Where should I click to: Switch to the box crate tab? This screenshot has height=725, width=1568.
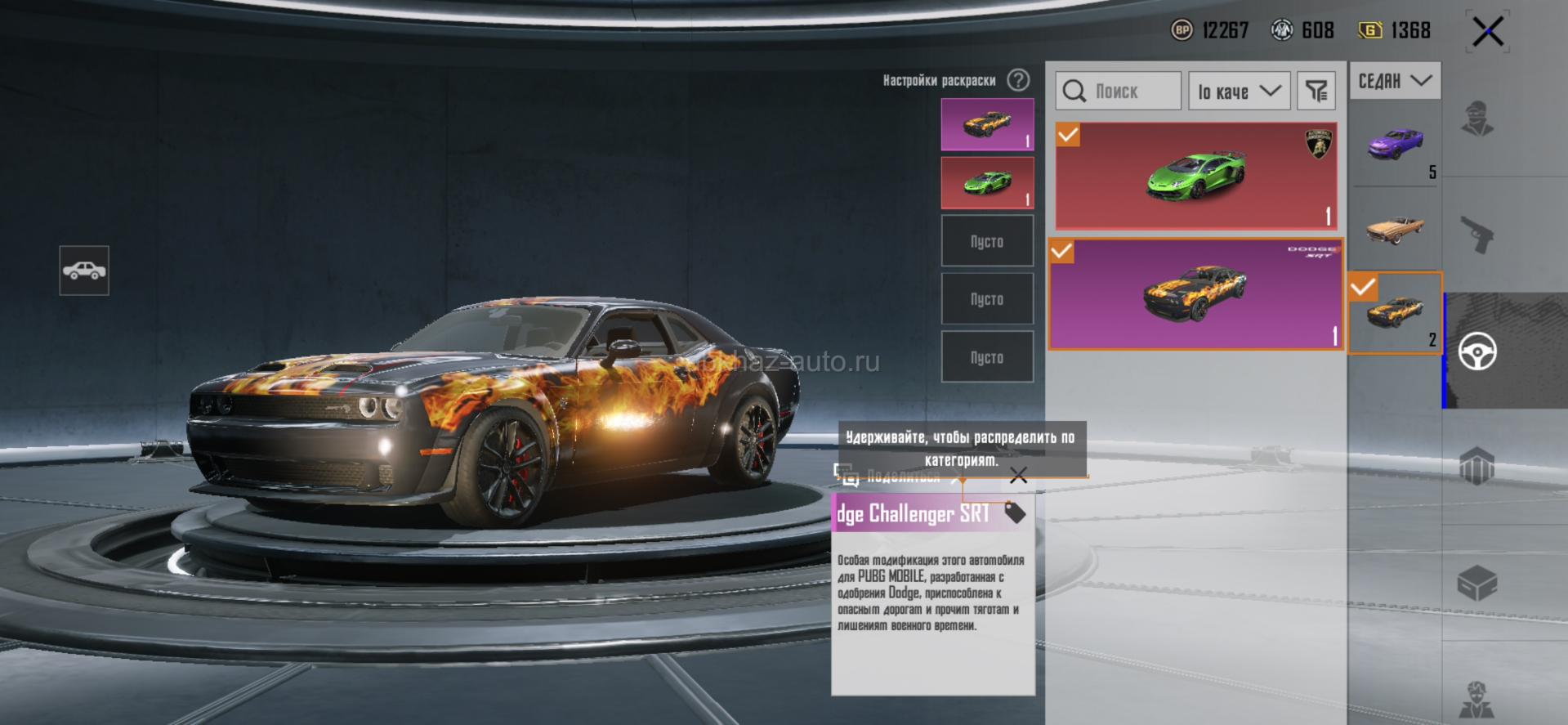pyautogui.click(x=1477, y=583)
